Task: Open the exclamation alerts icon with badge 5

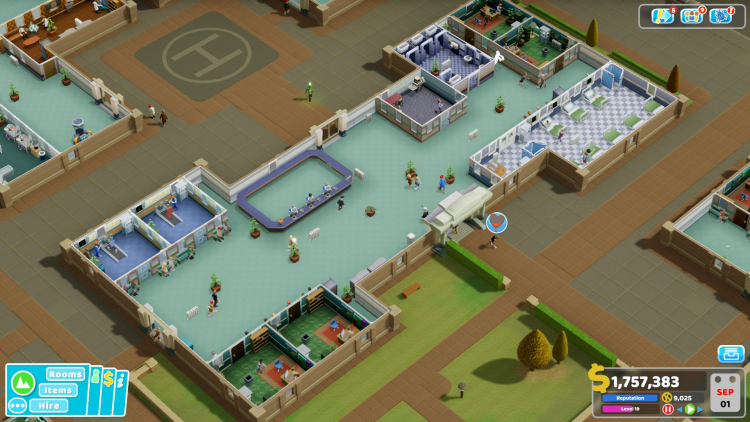Action: pos(662,16)
